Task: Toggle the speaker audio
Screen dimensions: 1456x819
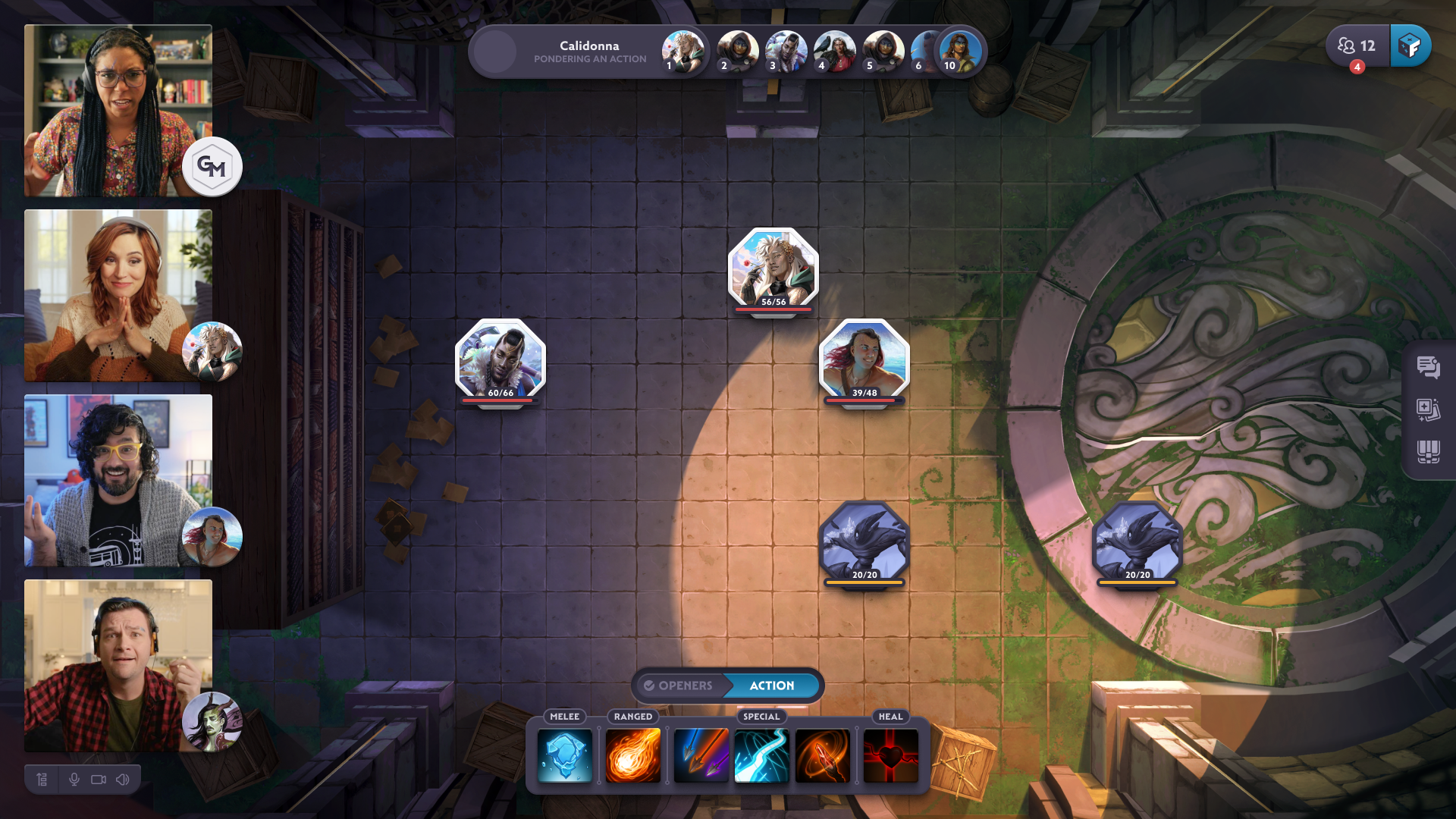Action: pos(123,780)
